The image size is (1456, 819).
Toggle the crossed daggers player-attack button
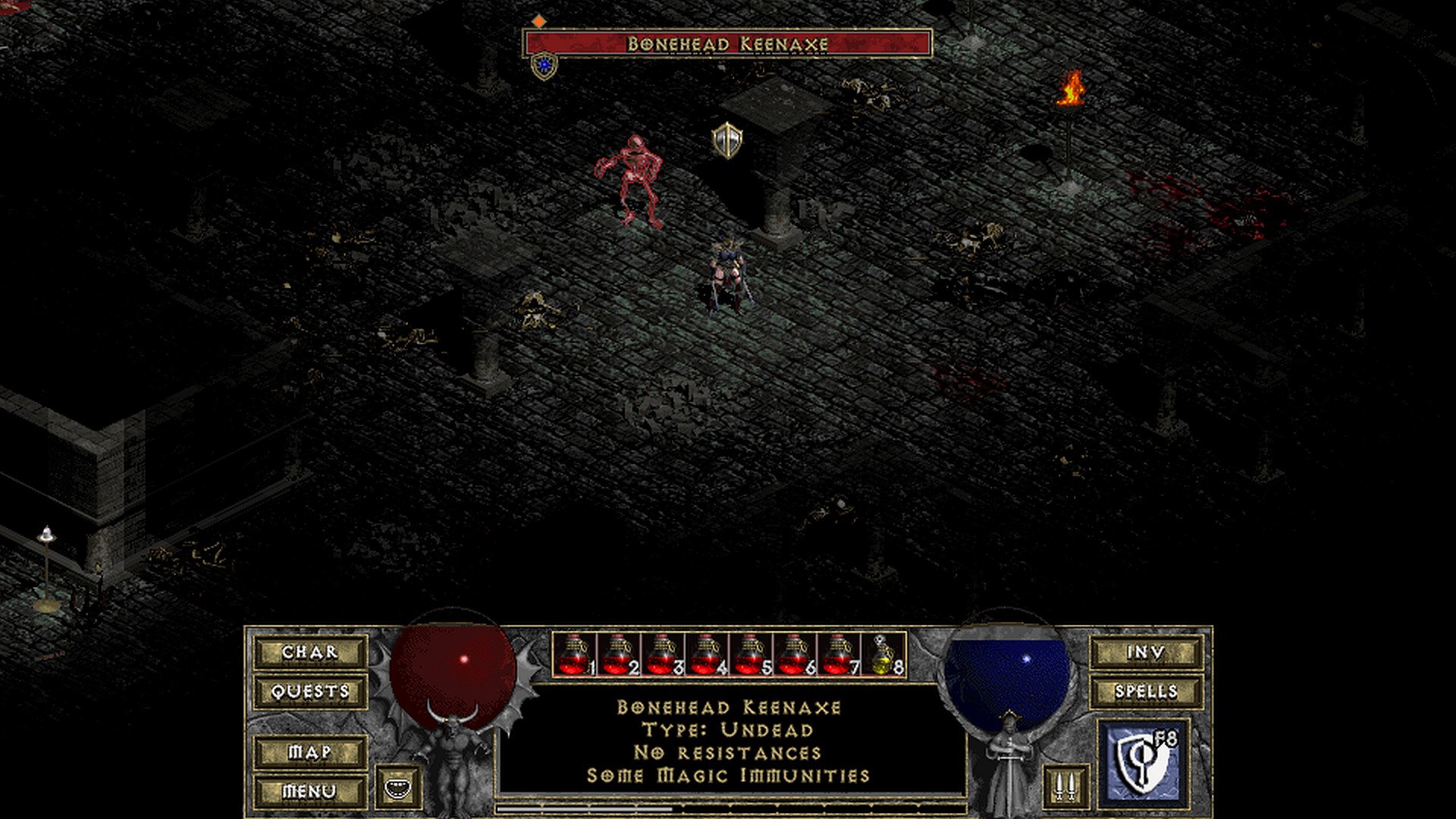[1065, 787]
